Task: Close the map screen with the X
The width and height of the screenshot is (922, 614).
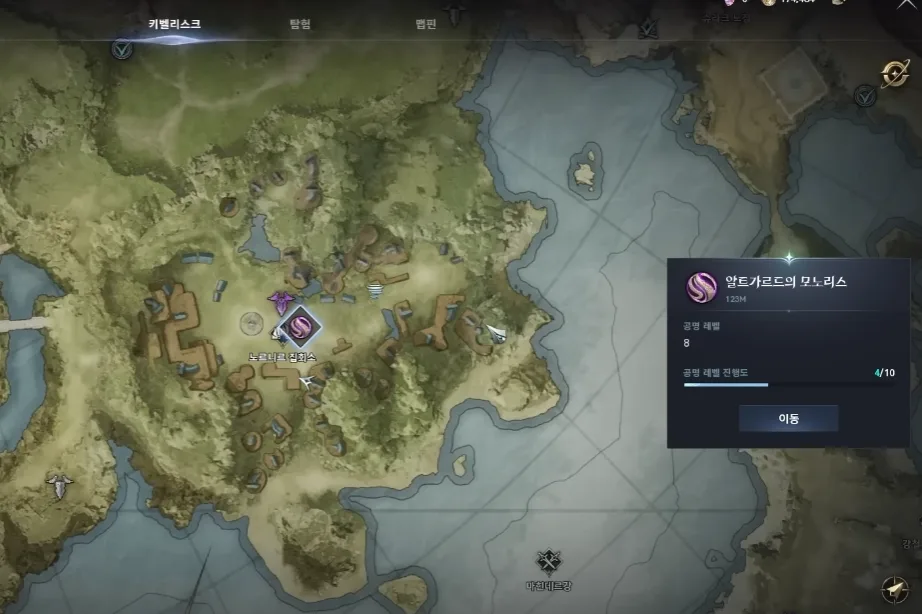Action: [x=907, y=5]
